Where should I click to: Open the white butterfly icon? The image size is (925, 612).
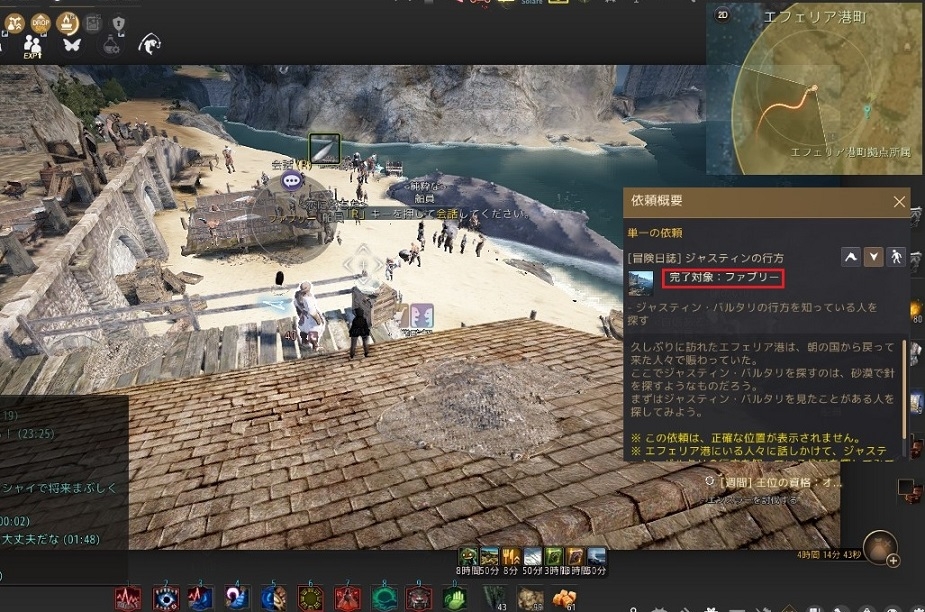click(71, 45)
